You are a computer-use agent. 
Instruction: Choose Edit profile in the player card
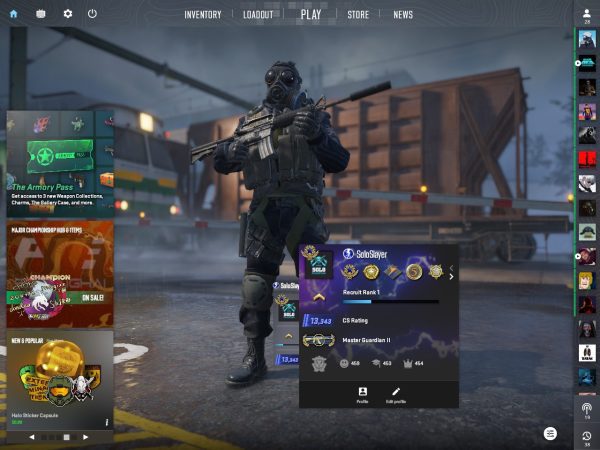396,394
